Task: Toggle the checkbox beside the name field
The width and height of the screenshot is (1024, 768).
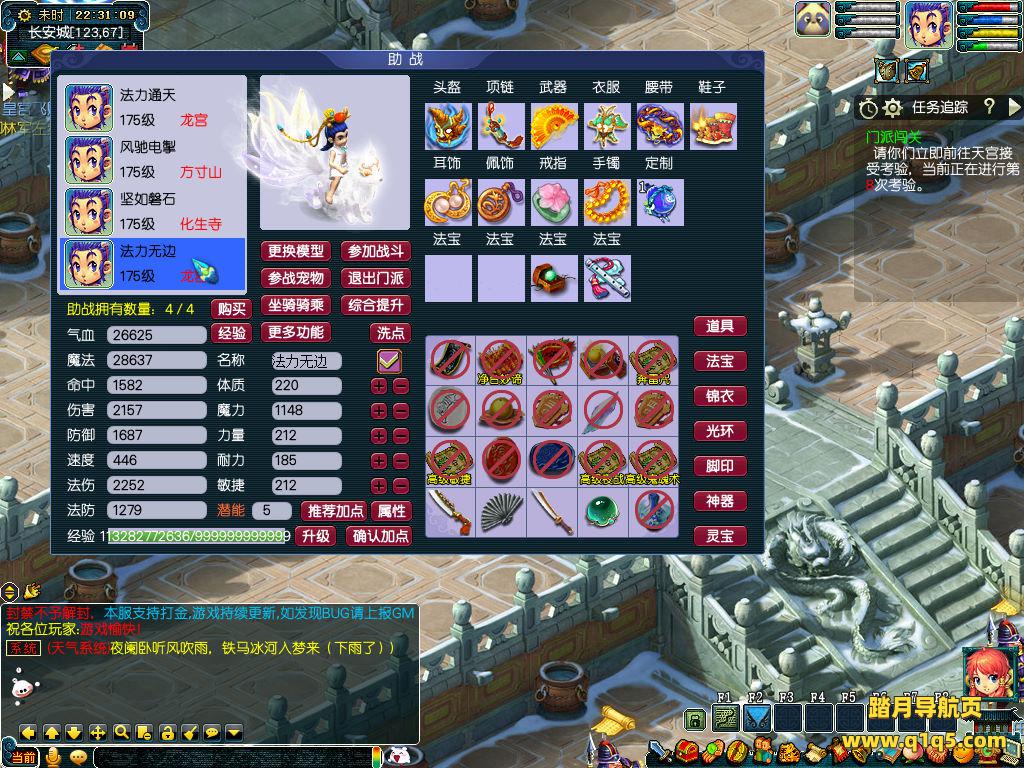Action: [389, 360]
